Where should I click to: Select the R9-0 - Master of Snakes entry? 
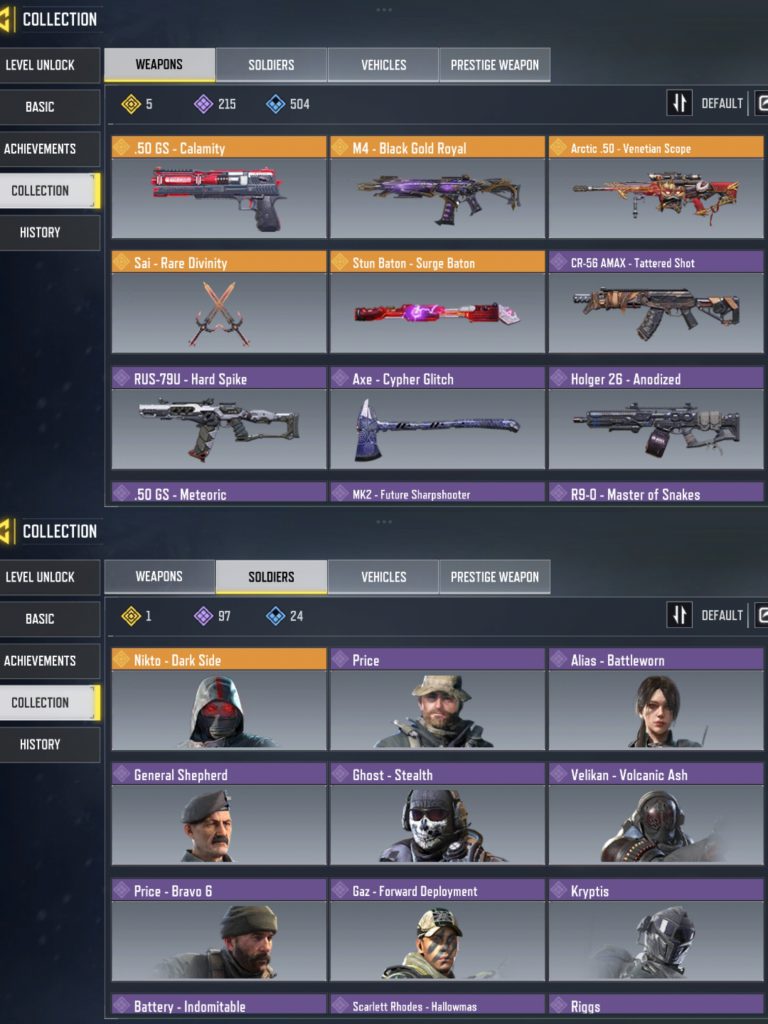[655, 493]
